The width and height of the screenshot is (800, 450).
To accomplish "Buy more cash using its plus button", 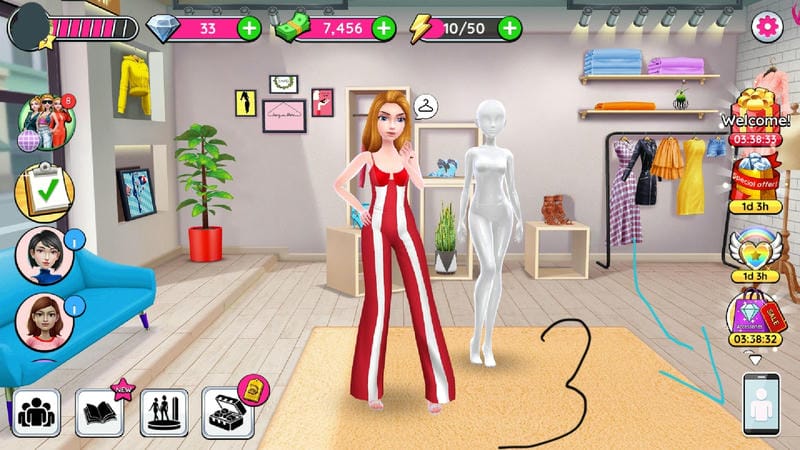I will point(384,28).
